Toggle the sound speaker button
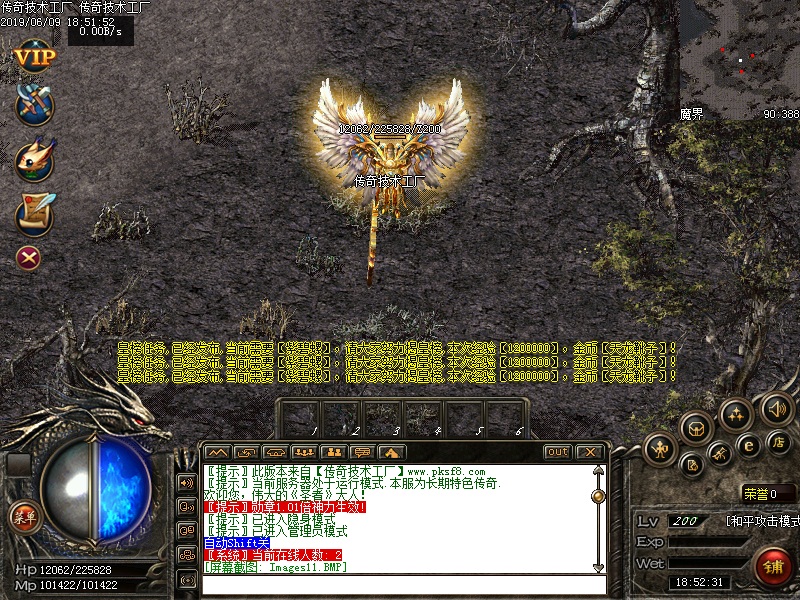The height and width of the screenshot is (600, 800). (x=777, y=408)
